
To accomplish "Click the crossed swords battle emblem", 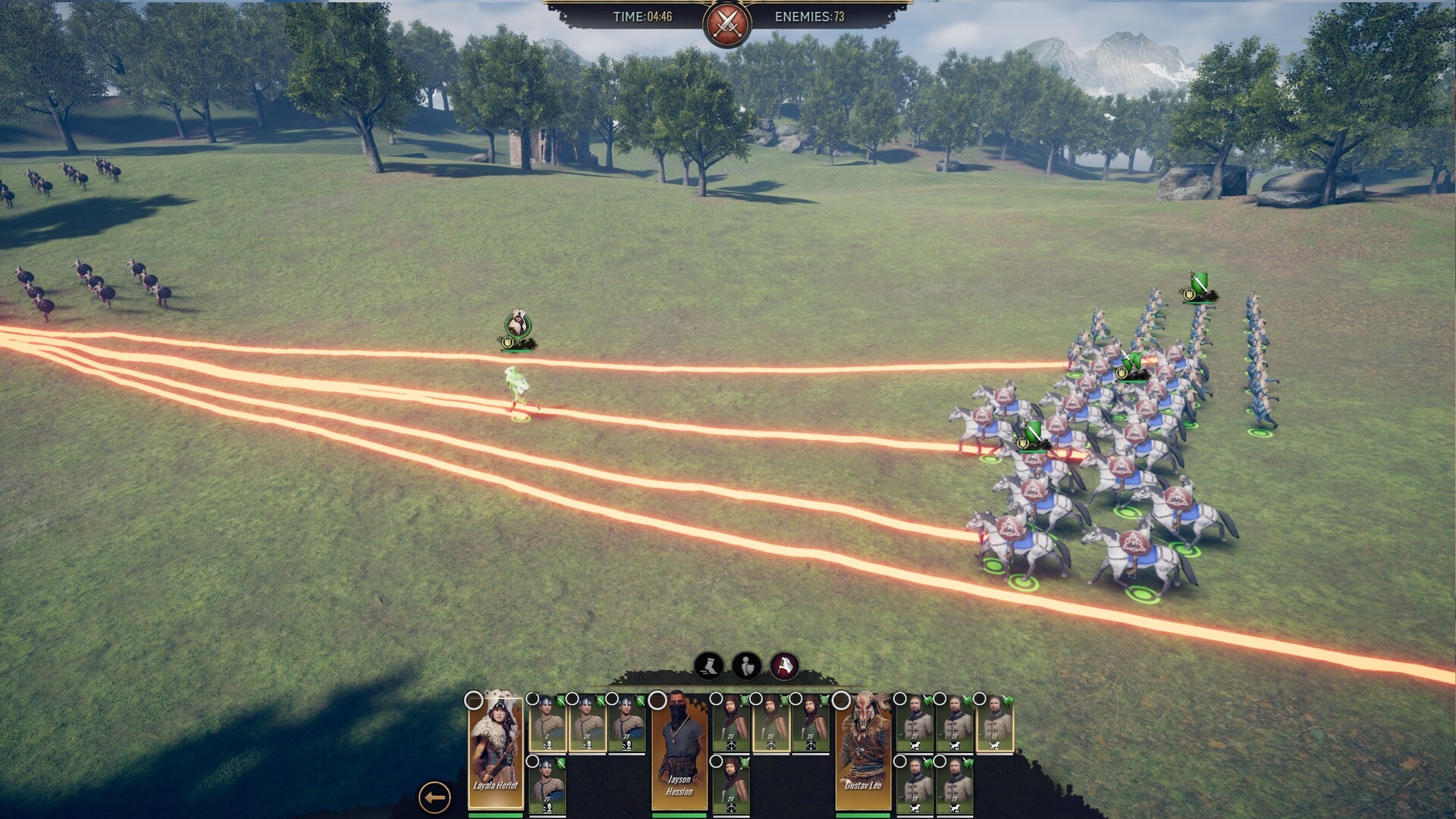I will coord(727,23).
